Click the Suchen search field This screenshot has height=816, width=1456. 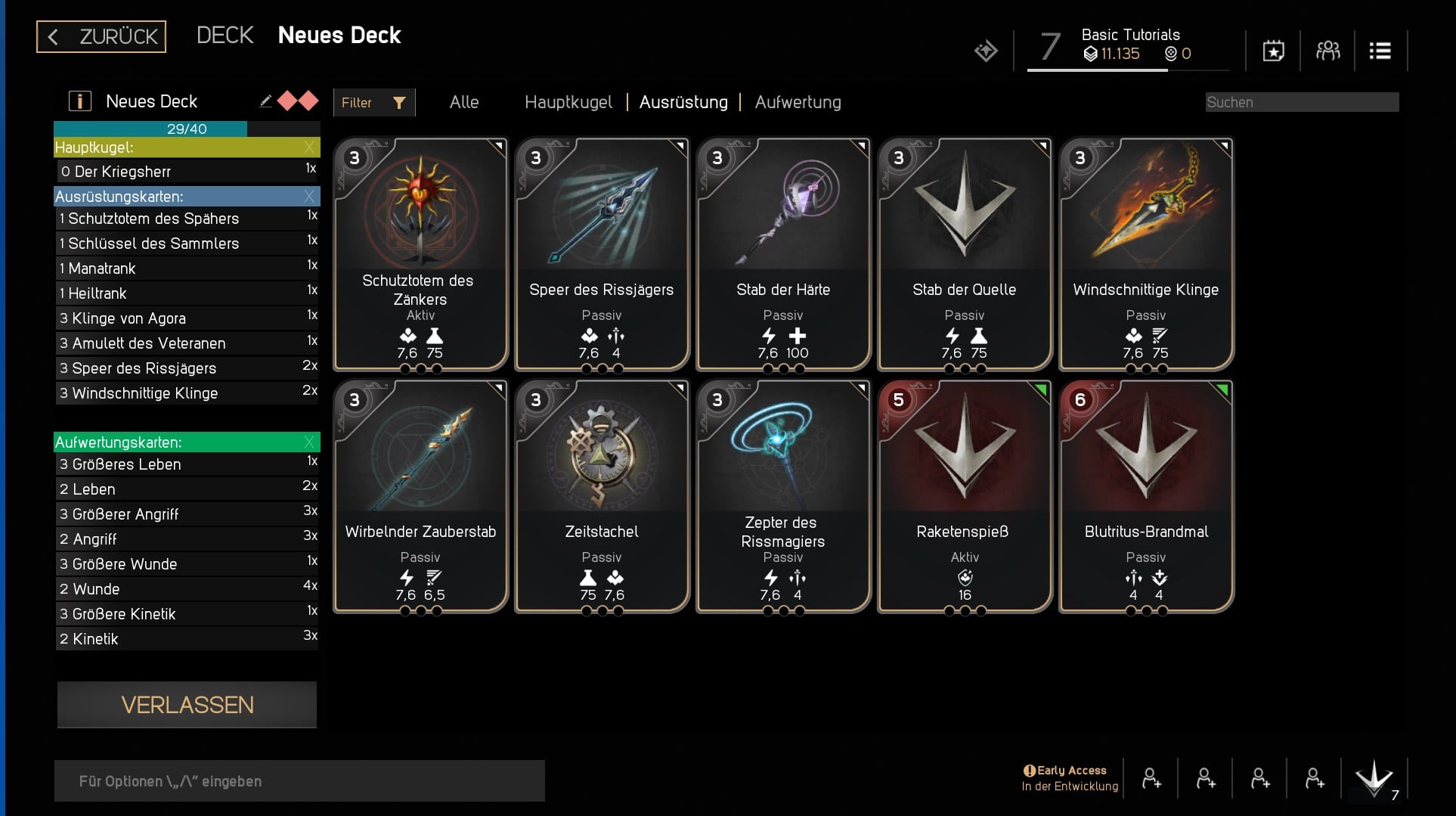tap(1301, 102)
